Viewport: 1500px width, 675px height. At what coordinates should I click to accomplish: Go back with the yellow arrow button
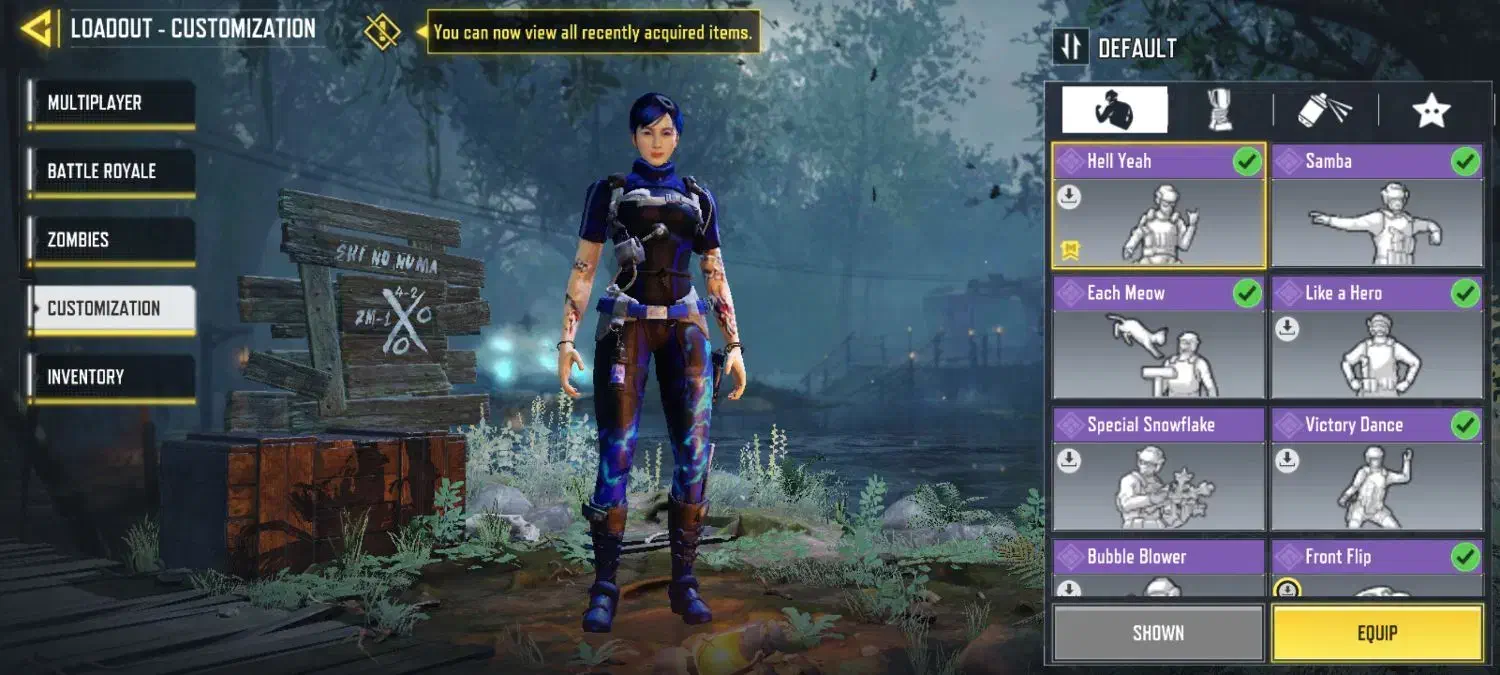36,28
